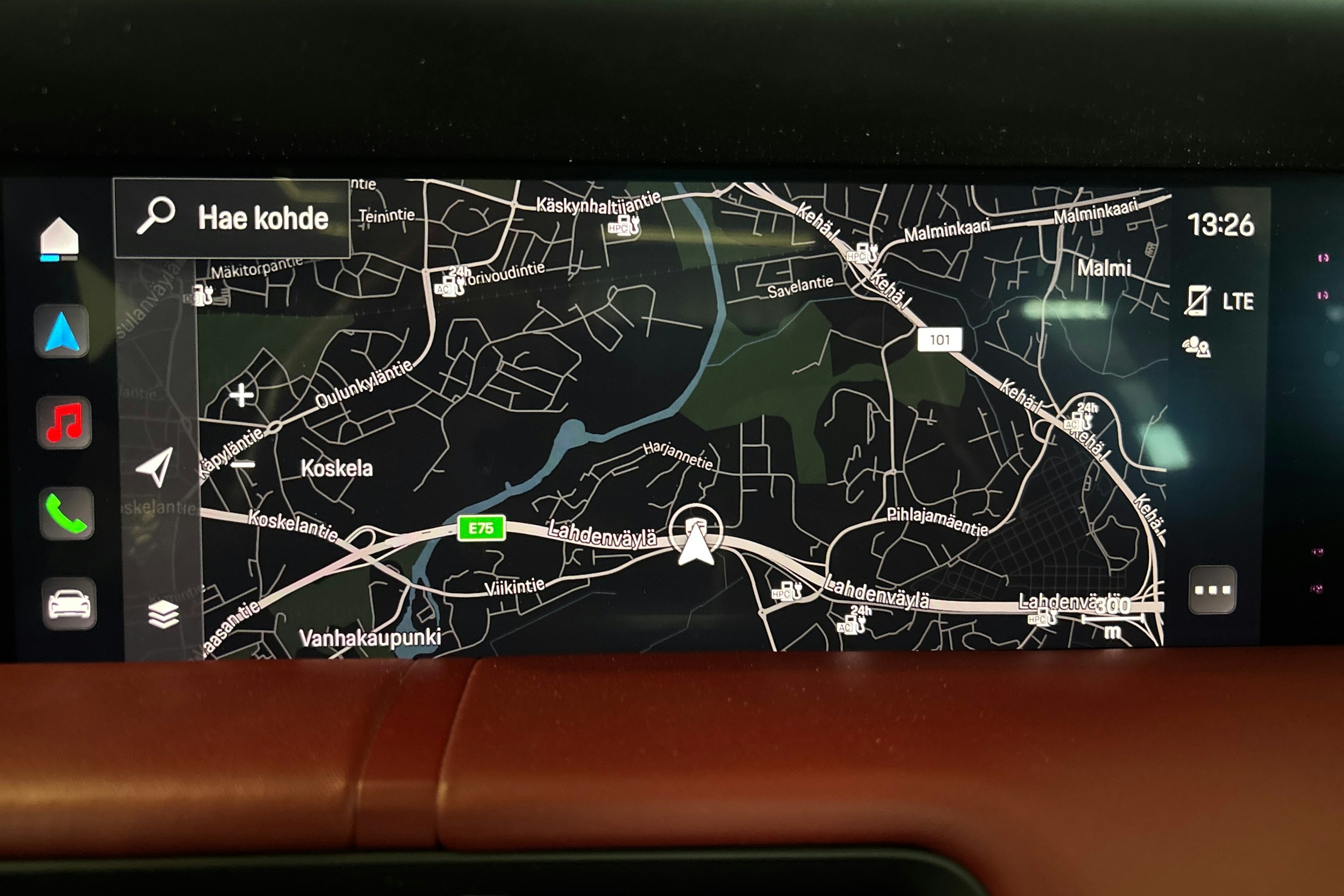Open the profile status icon below LTE
Viewport: 1344px width, 896px height.
coord(1196,347)
